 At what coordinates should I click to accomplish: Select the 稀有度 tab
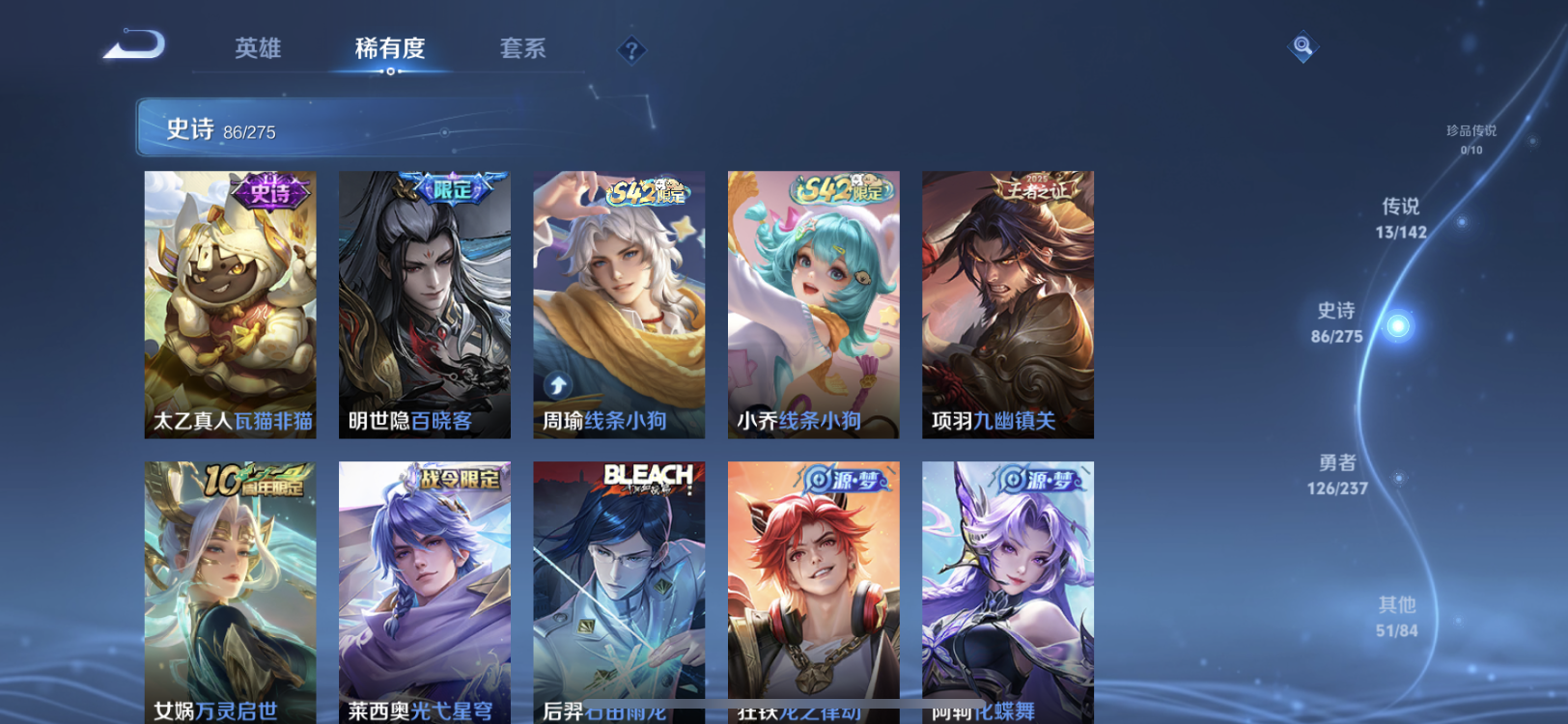tap(390, 50)
